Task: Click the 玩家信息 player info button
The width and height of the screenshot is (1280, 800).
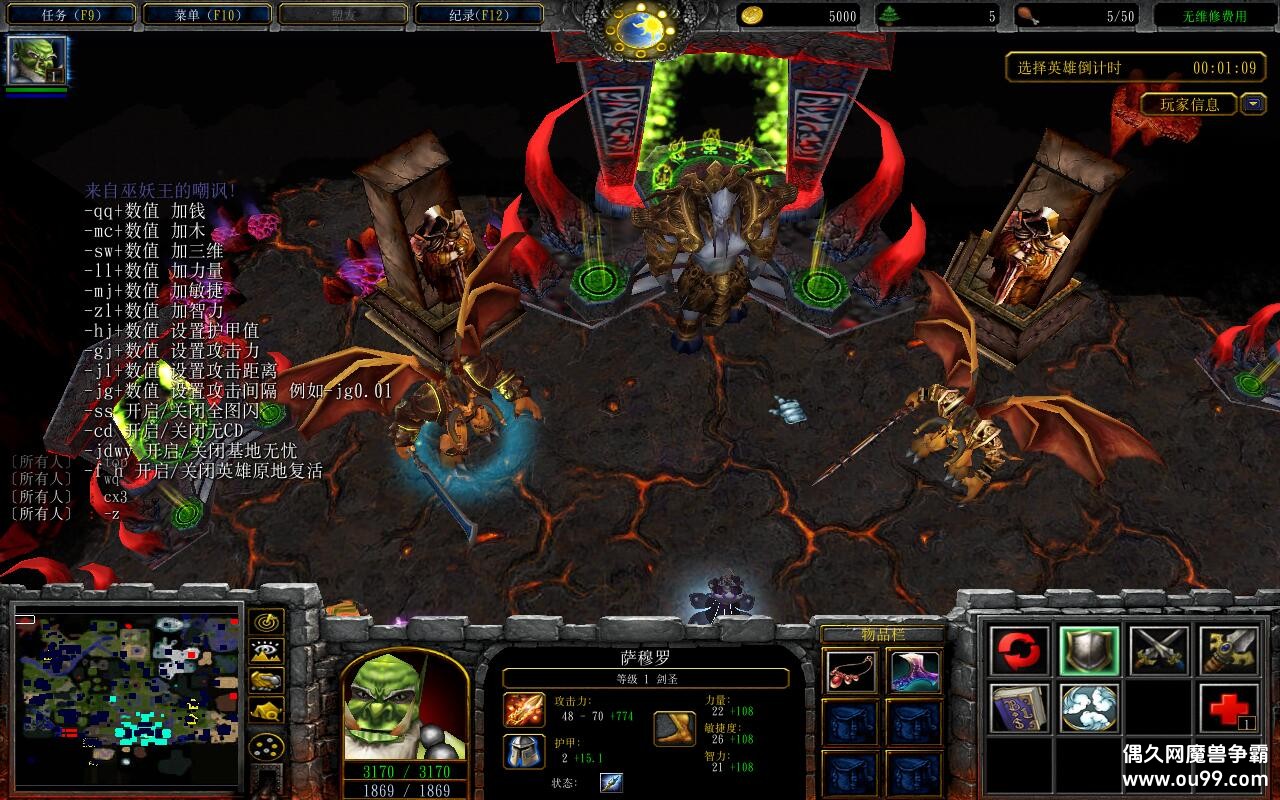Action: pos(1189,104)
